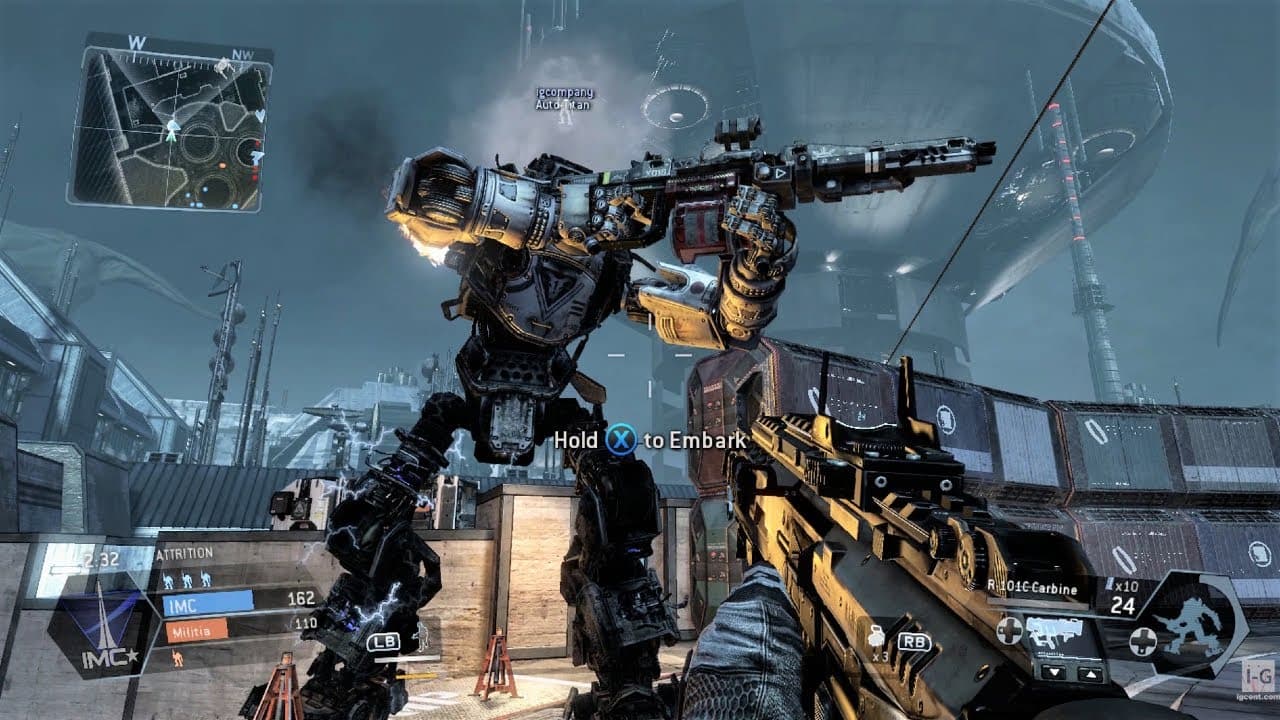Image resolution: width=1280 pixels, height=720 pixels.
Task: Click the D-pad cross icon beside the Titan silhouette
Action: (x=1144, y=639)
